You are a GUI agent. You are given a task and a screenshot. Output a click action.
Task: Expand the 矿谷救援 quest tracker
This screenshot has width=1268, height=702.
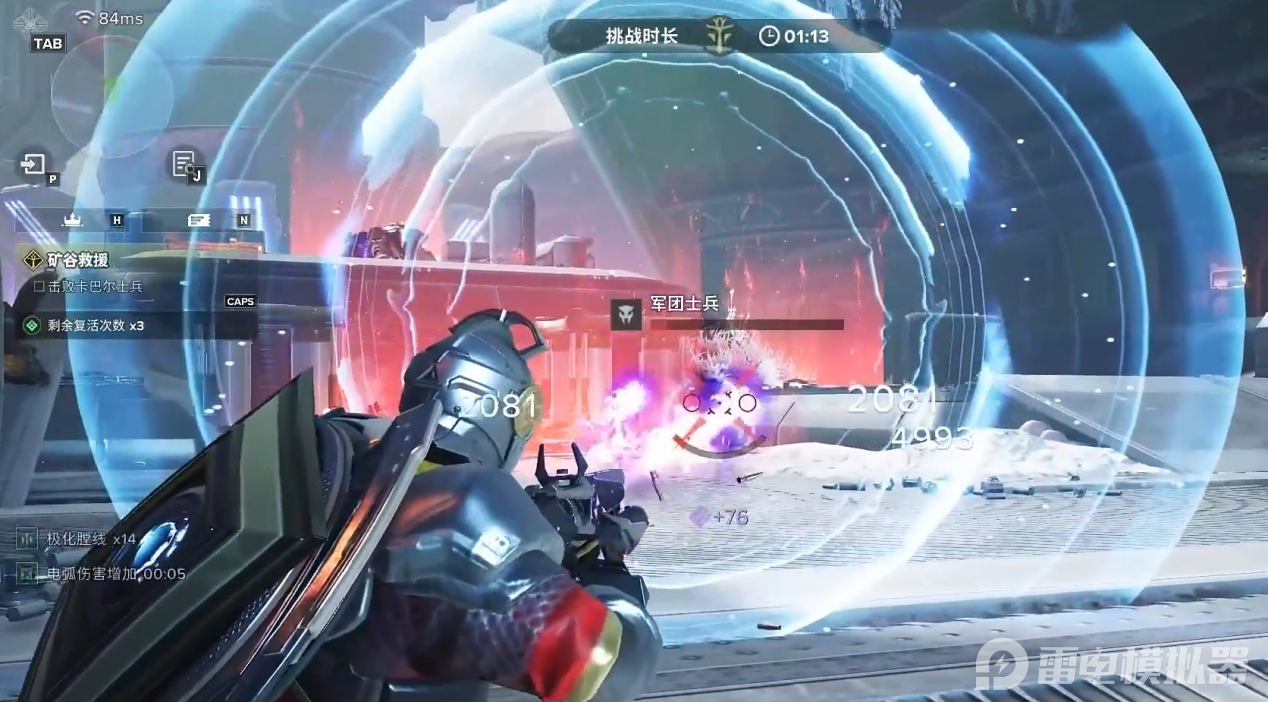pos(78,260)
